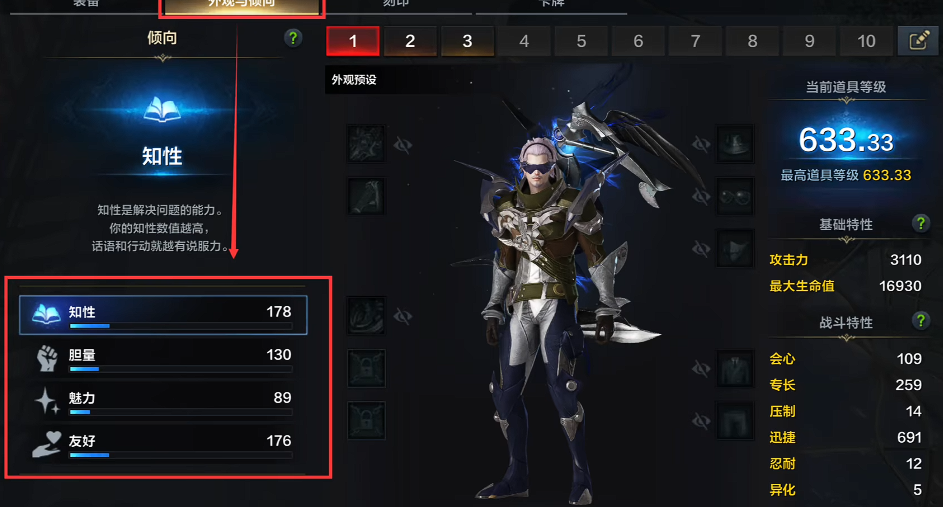Click the 魅力 tendency row
This screenshot has height=507, width=943.
click(163, 399)
